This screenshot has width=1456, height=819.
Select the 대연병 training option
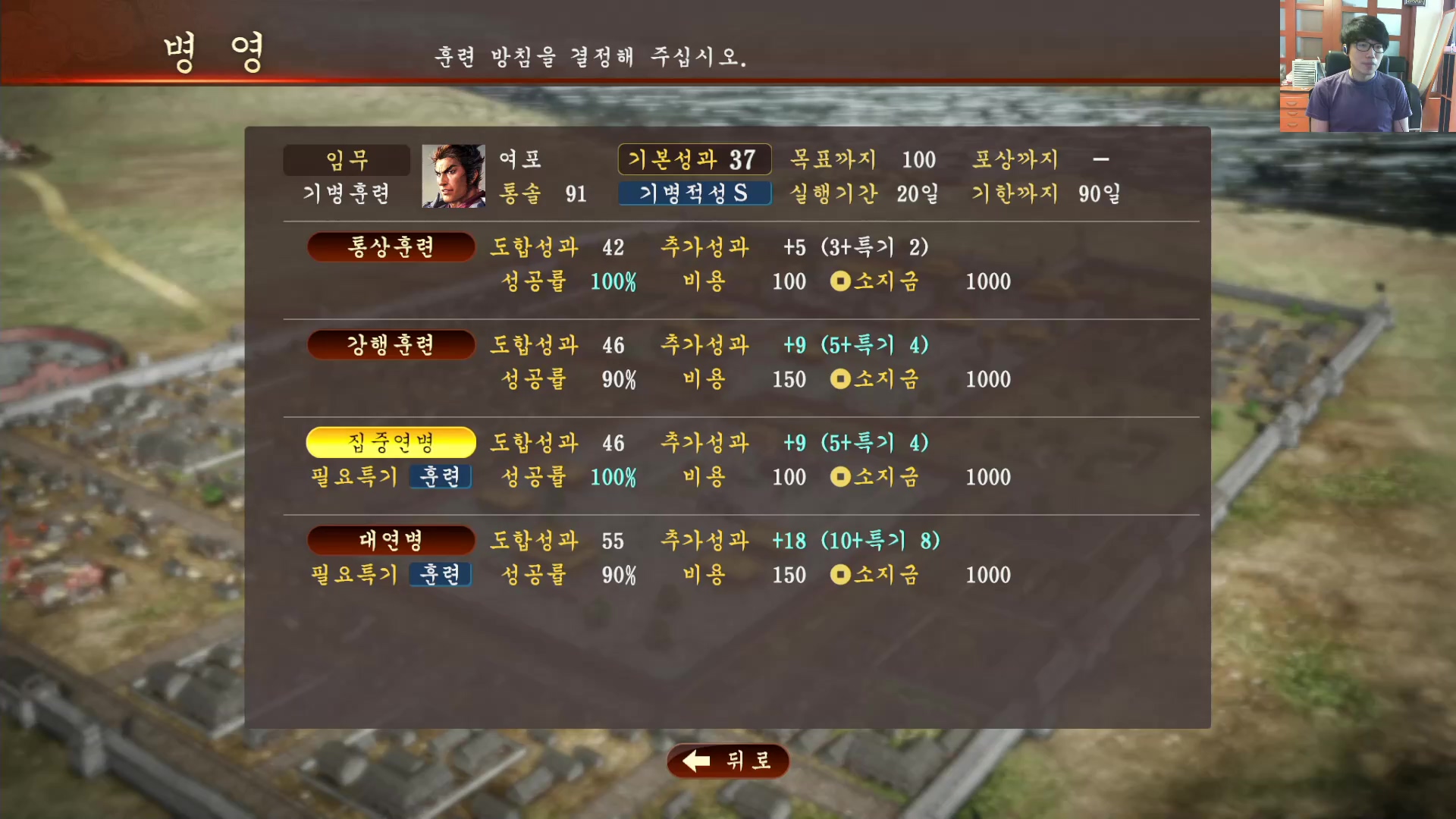(x=390, y=540)
